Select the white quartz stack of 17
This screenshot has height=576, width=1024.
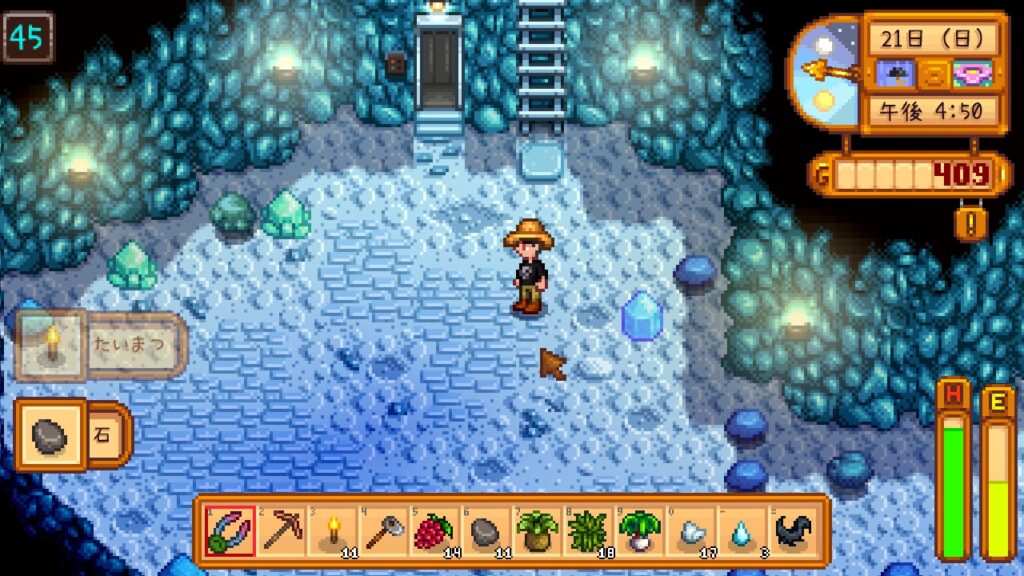[691, 531]
